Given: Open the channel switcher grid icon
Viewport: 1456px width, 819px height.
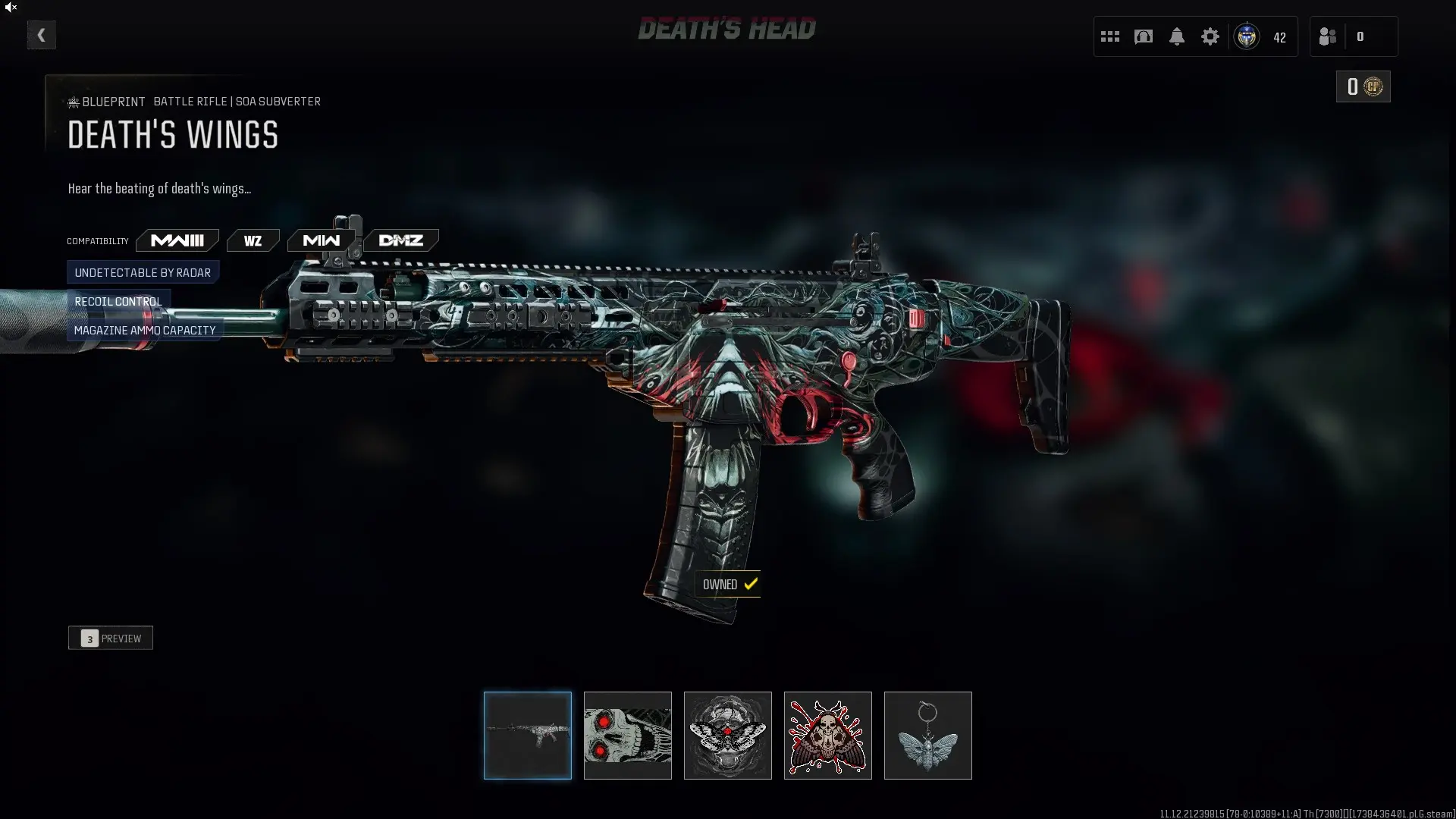Looking at the screenshot, I should [1109, 36].
